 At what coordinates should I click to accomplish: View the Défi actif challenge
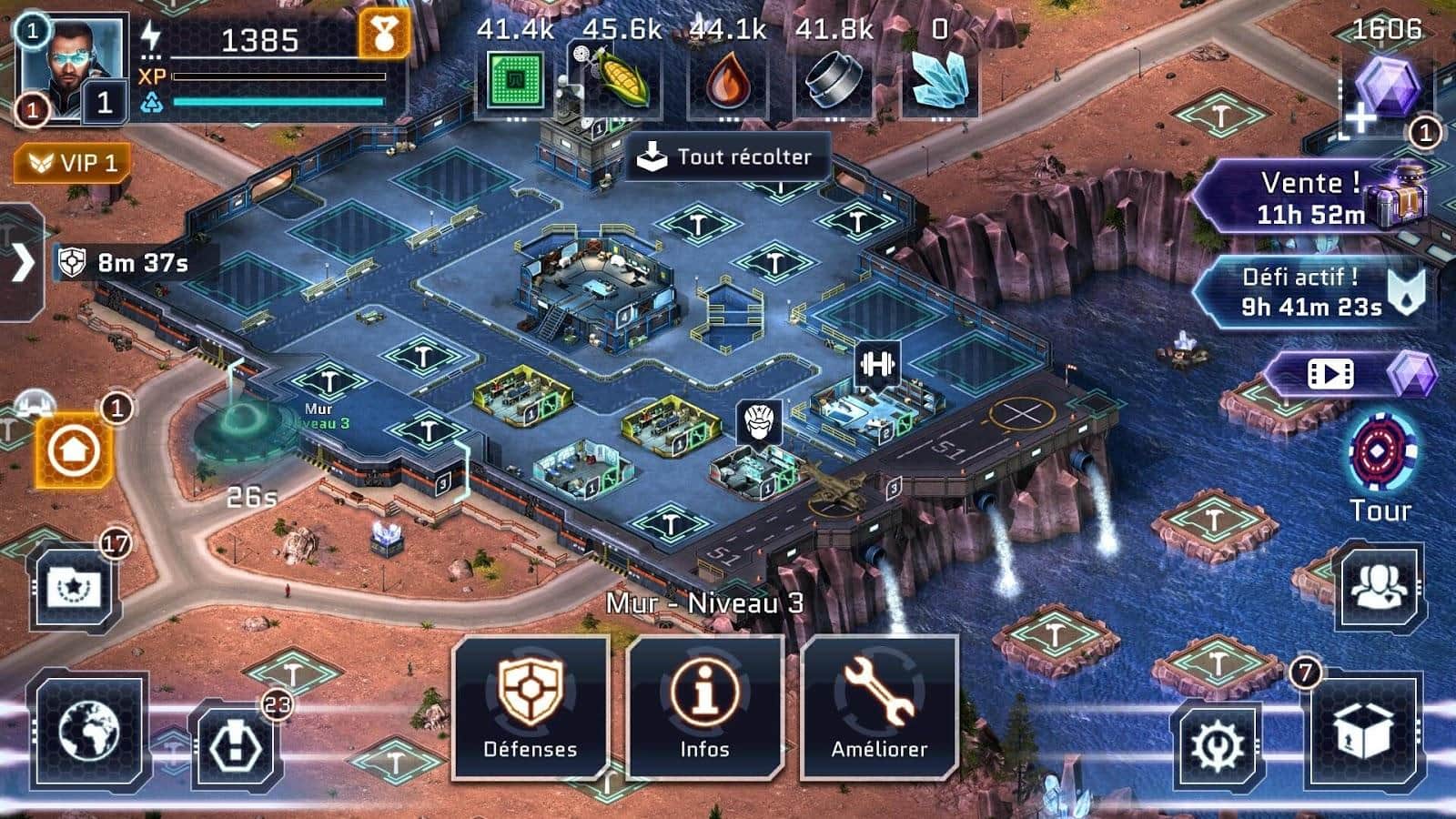1310,291
